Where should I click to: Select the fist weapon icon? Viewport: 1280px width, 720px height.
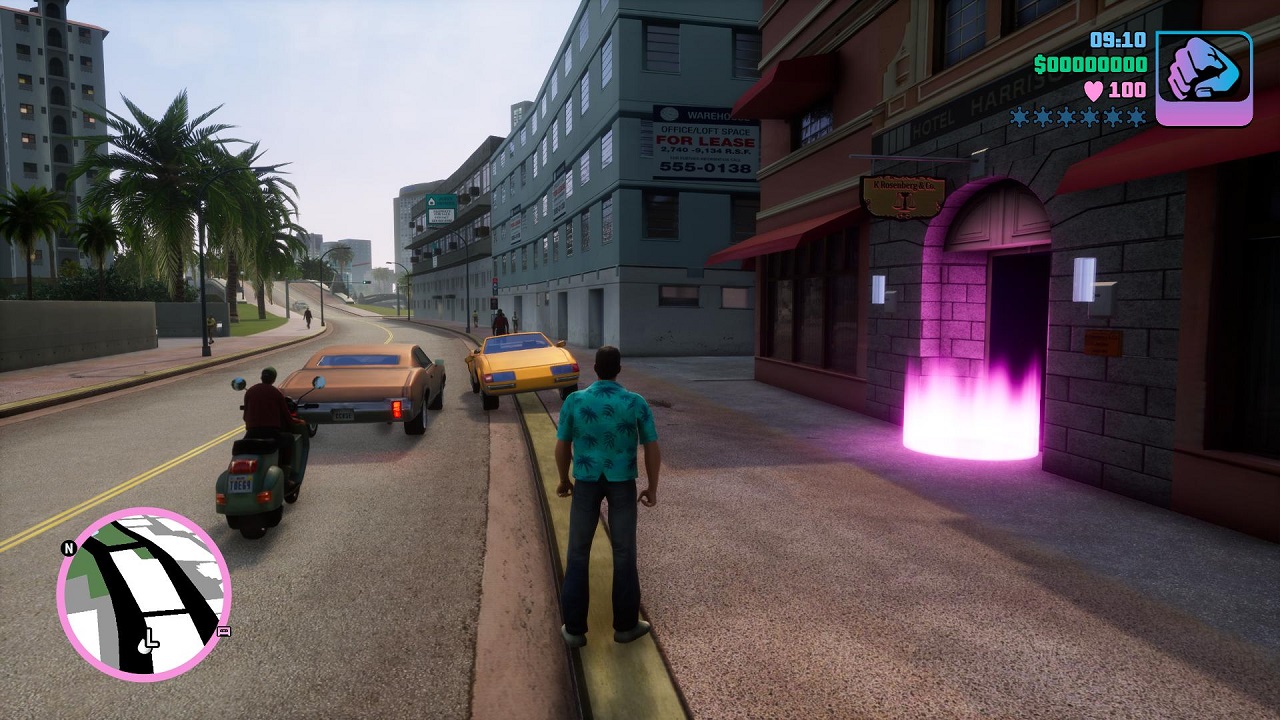coord(1204,78)
